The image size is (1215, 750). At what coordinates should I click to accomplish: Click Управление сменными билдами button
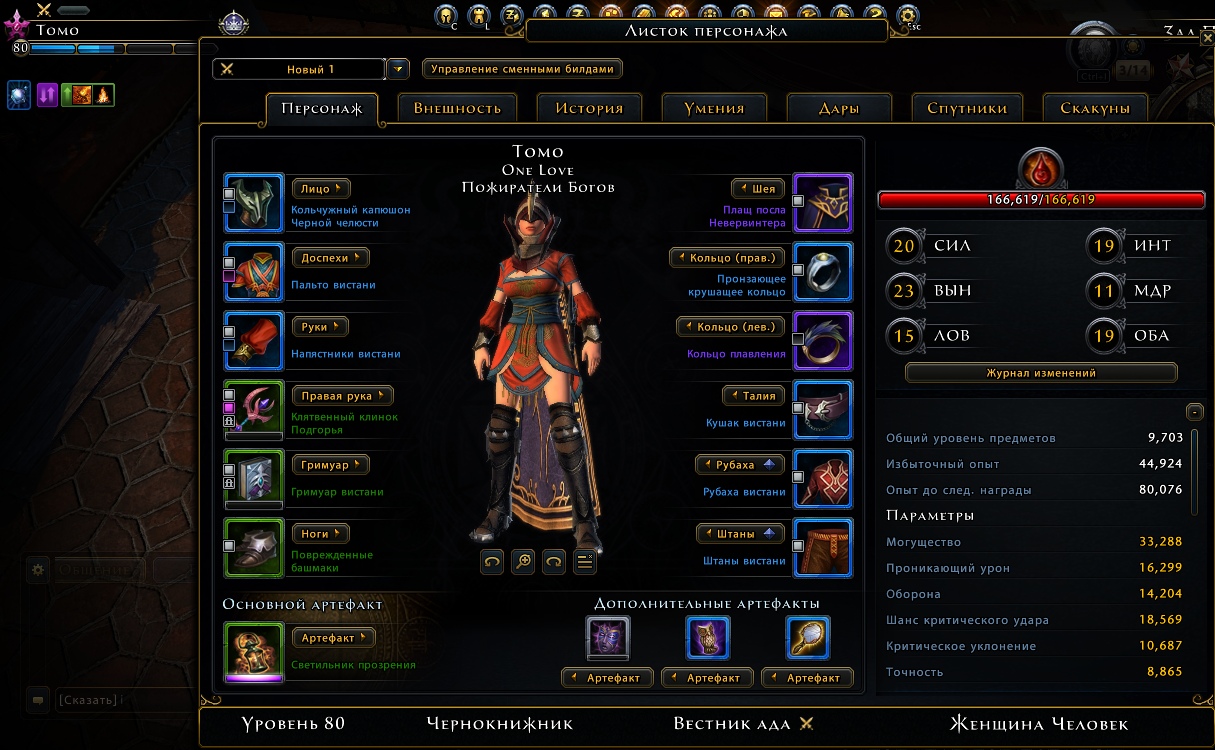(x=522, y=69)
